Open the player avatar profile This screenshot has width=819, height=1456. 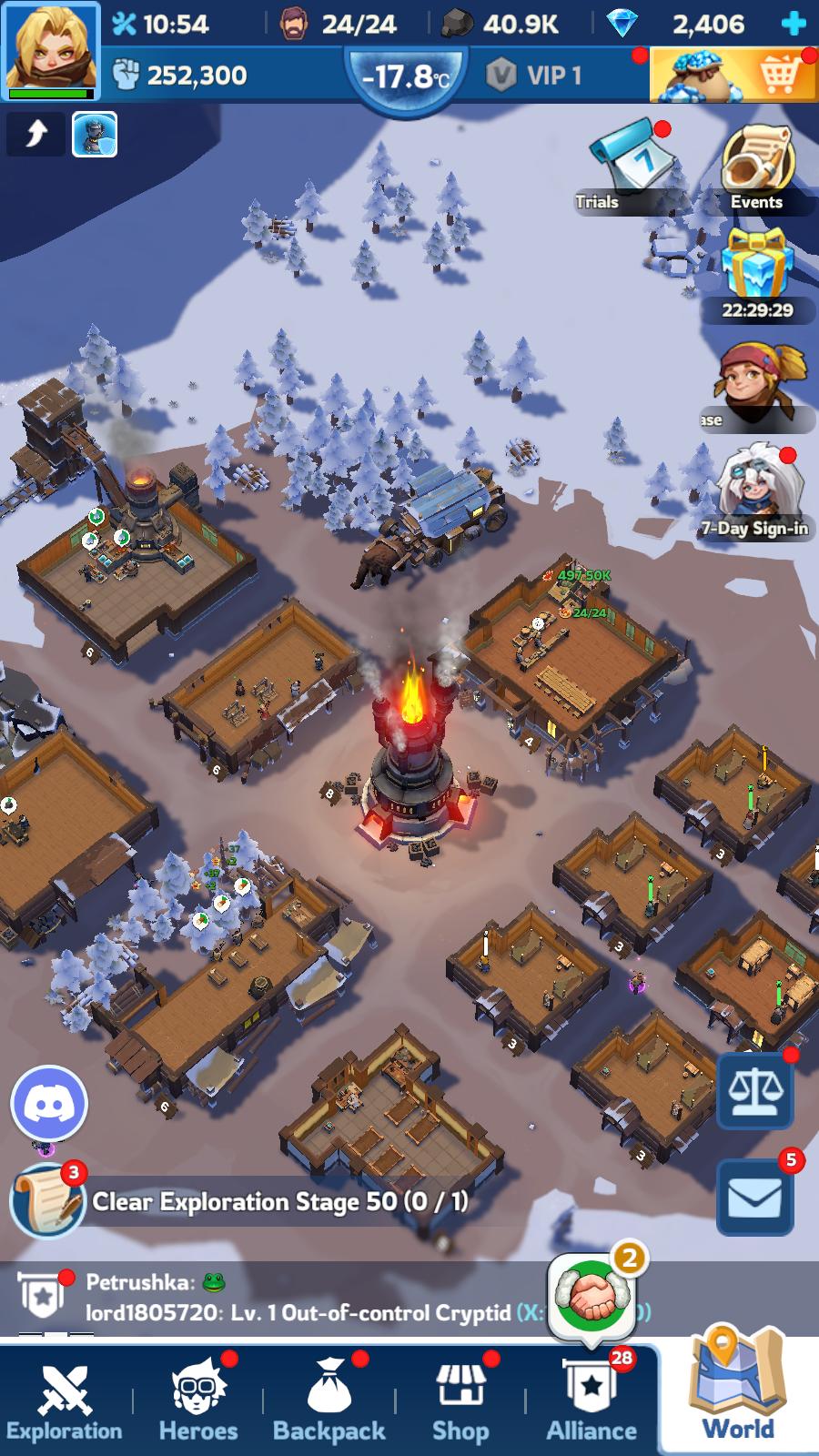tap(50, 50)
